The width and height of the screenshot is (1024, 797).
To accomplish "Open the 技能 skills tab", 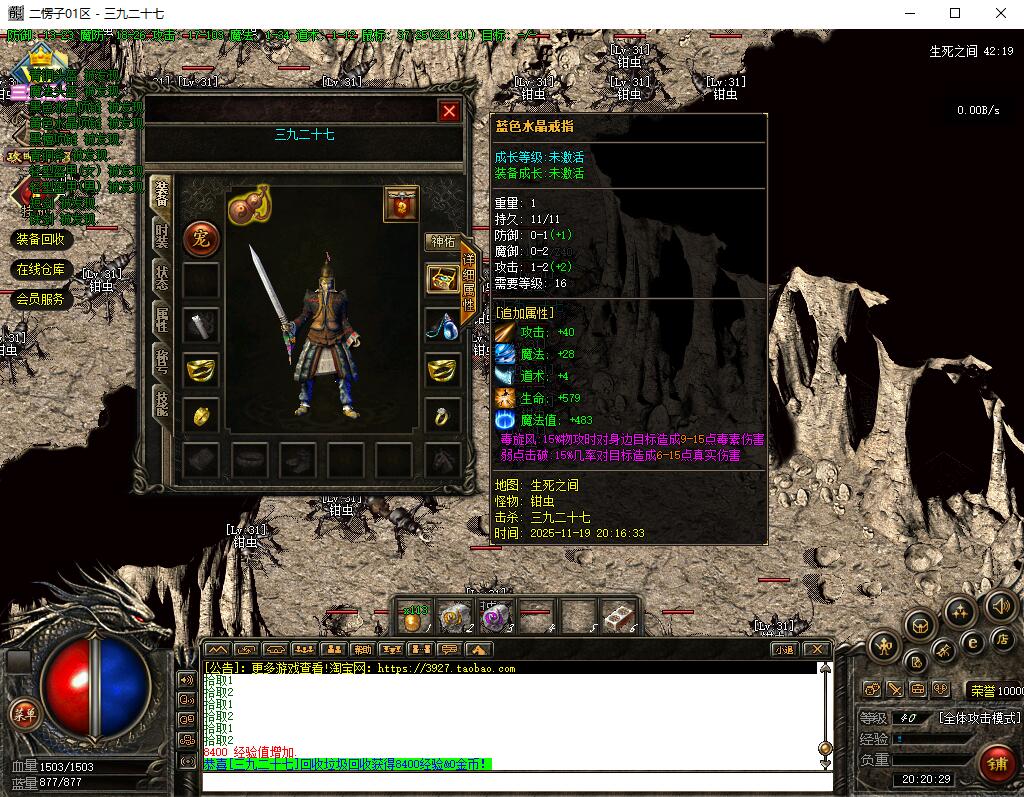I will coord(161,403).
